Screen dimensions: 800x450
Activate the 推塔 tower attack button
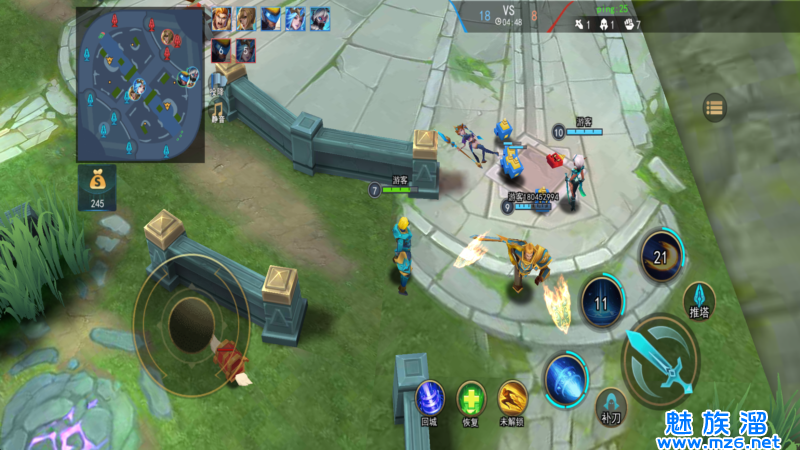click(699, 299)
